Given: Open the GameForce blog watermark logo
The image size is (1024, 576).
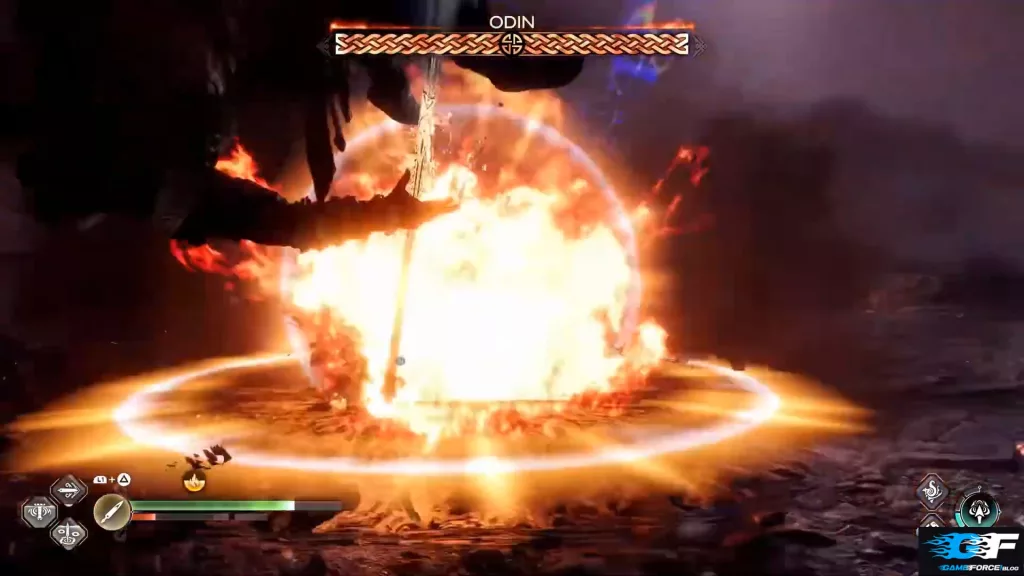Looking at the screenshot, I should 968,553.
